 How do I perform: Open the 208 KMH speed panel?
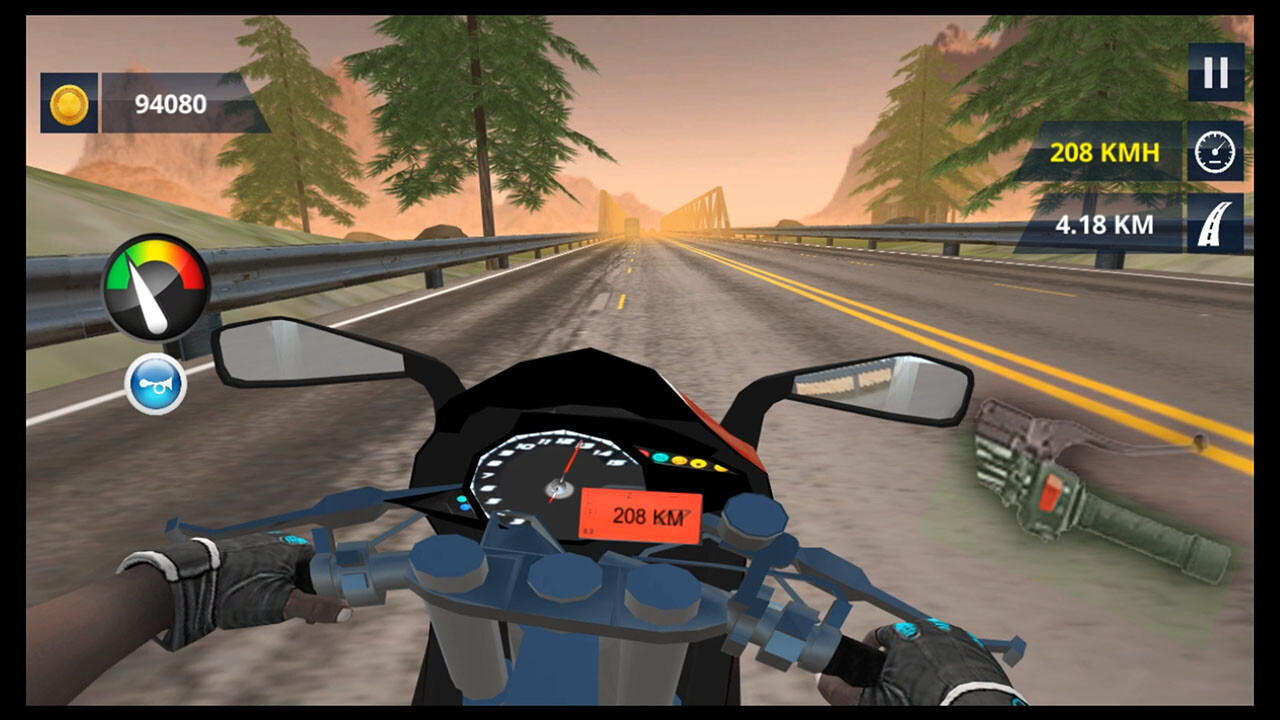1103,152
